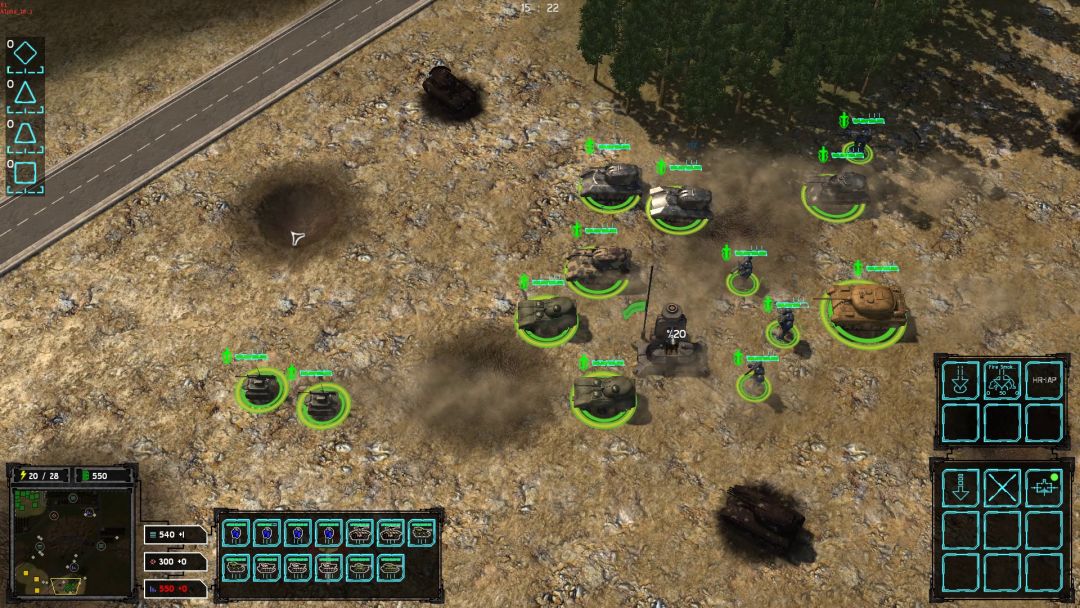Select the last tank card in top row
1080x608 pixels.
pyautogui.click(x=422, y=534)
